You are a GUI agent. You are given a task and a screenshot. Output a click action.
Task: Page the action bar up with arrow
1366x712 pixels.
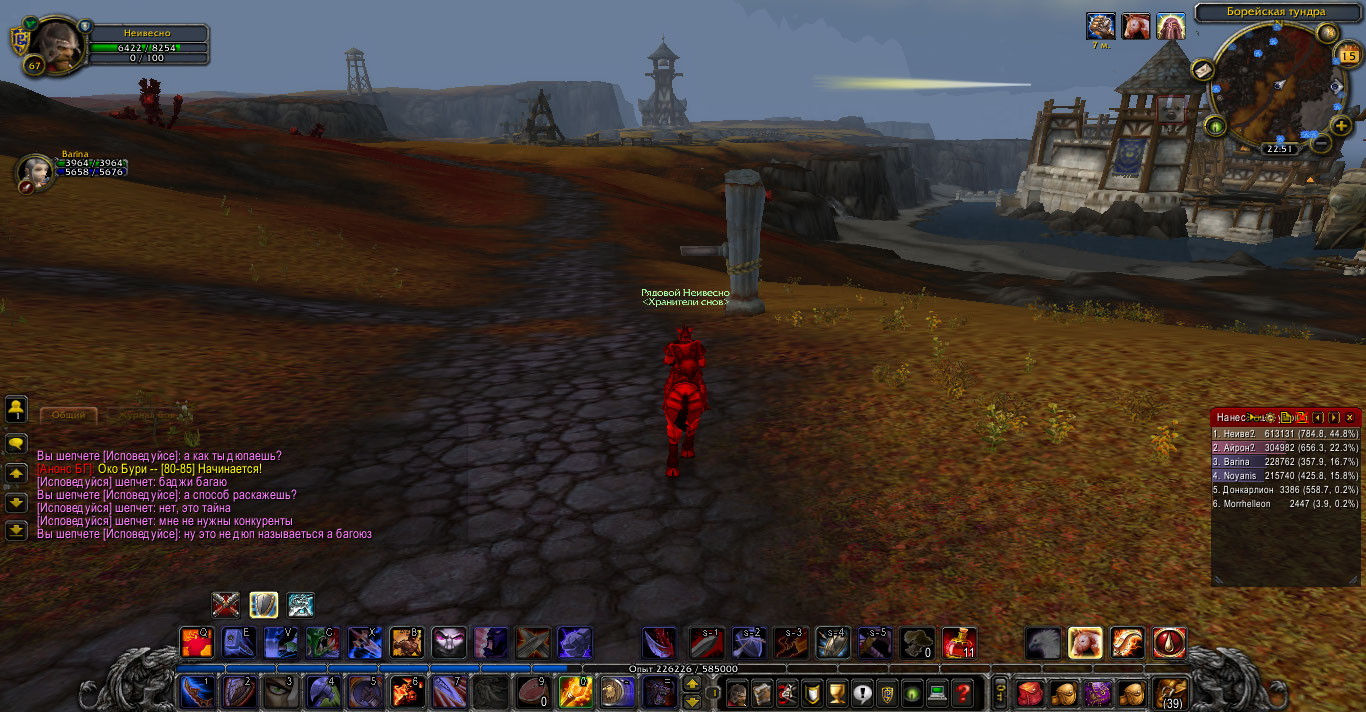pyautogui.click(x=692, y=684)
